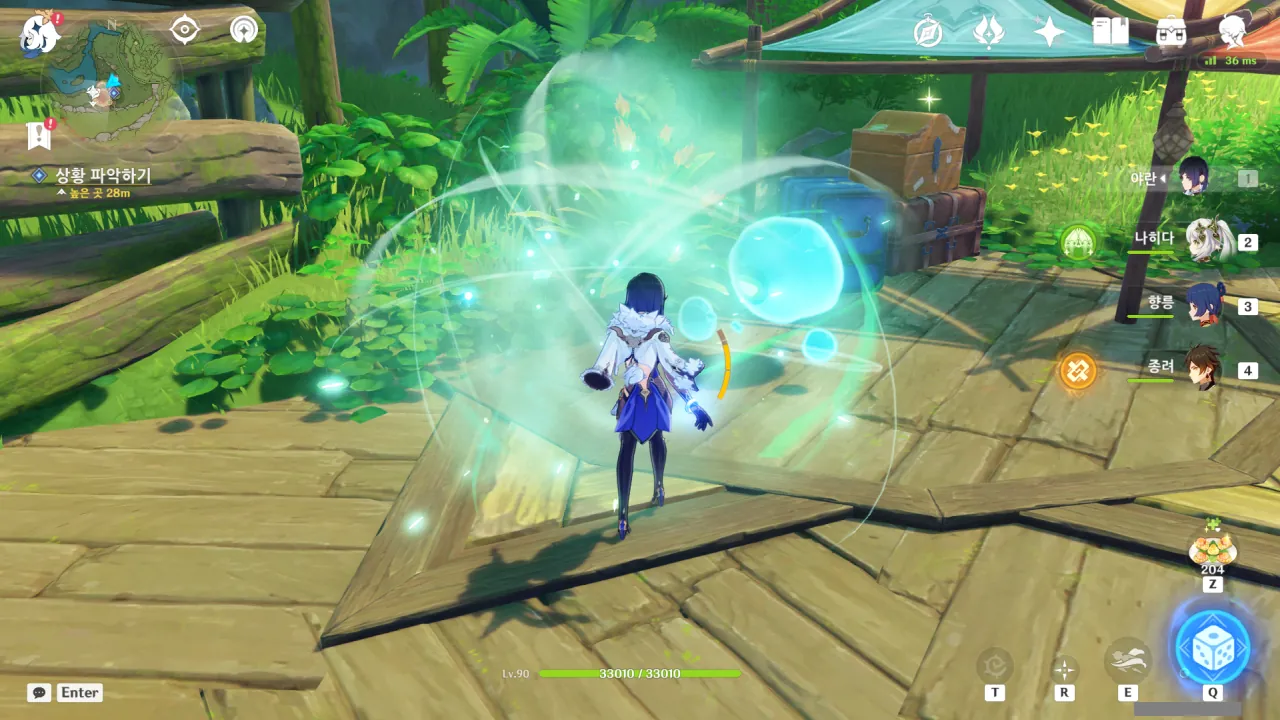The width and height of the screenshot is (1280, 720).
Task: Open the adventurer handbook book icon
Action: click(1110, 32)
